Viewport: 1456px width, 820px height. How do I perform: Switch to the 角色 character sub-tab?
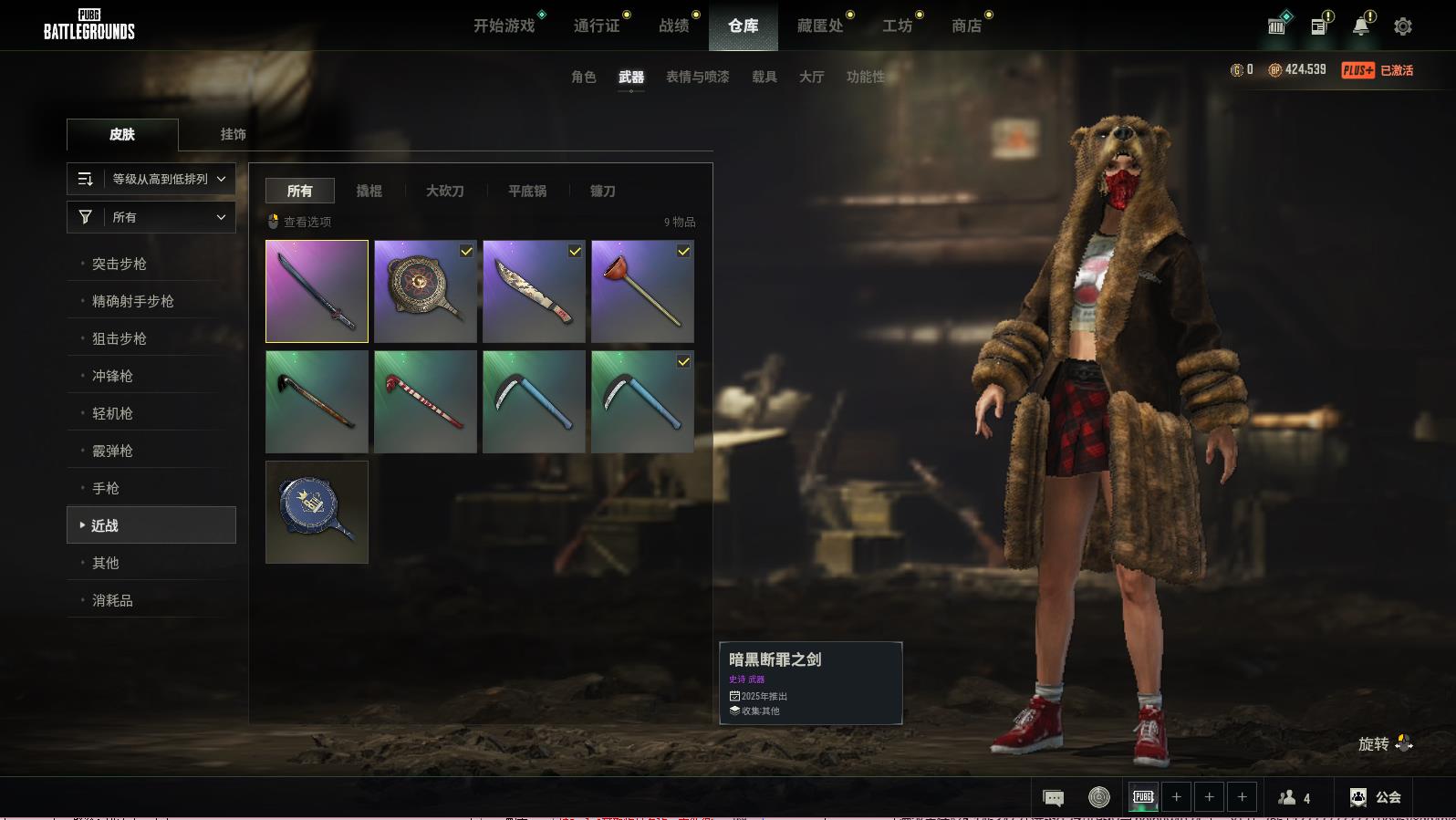pyautogui.click(x=584, y=77)
